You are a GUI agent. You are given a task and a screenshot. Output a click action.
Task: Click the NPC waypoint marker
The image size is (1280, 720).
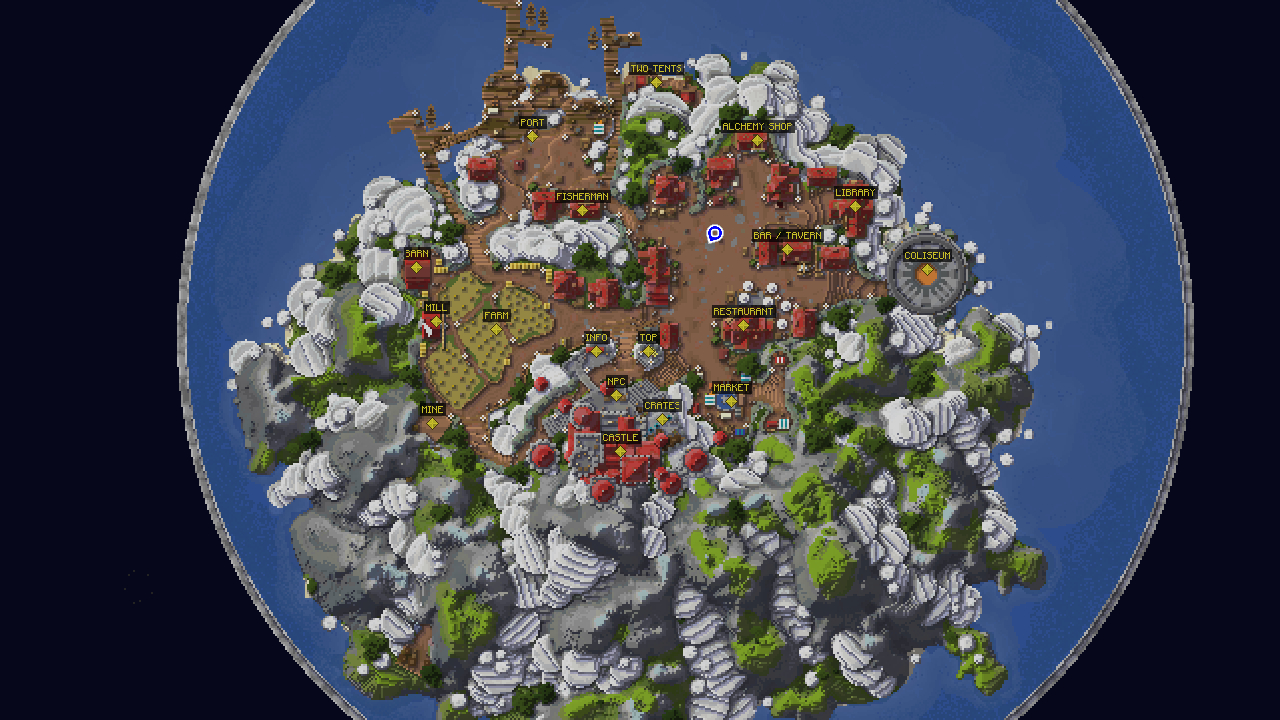(x=616, y=394)
